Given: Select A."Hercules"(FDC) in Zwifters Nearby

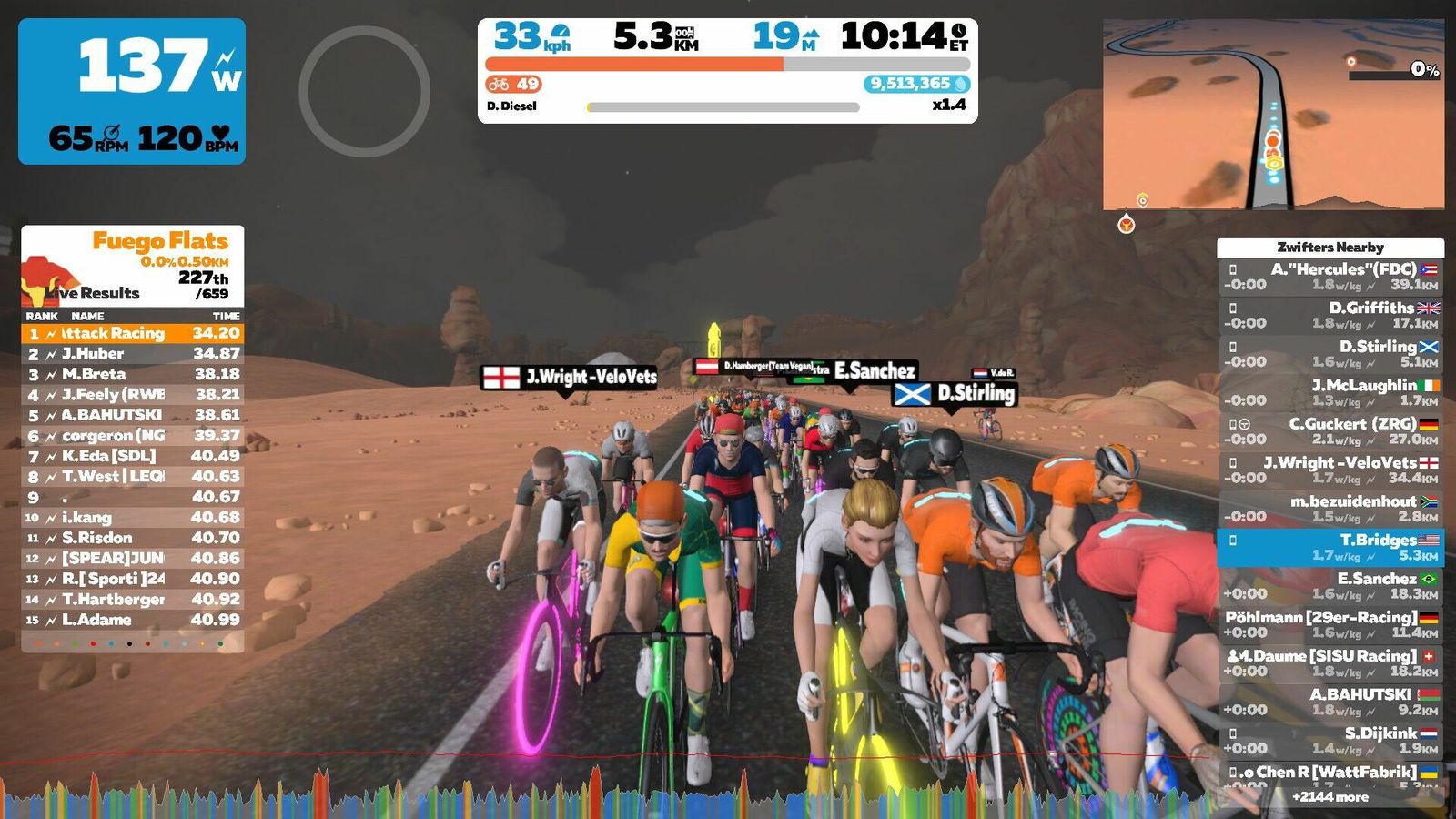Looking at the screenshot, I should tap(1330, 277).
